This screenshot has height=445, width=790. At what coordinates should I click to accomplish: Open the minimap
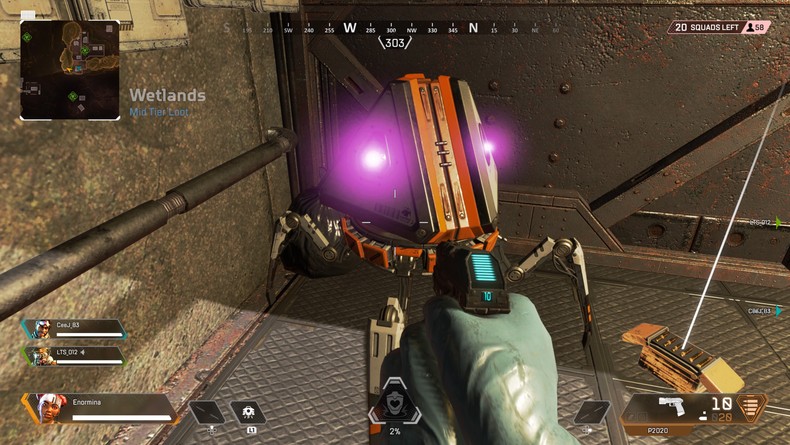coord(69,70)
